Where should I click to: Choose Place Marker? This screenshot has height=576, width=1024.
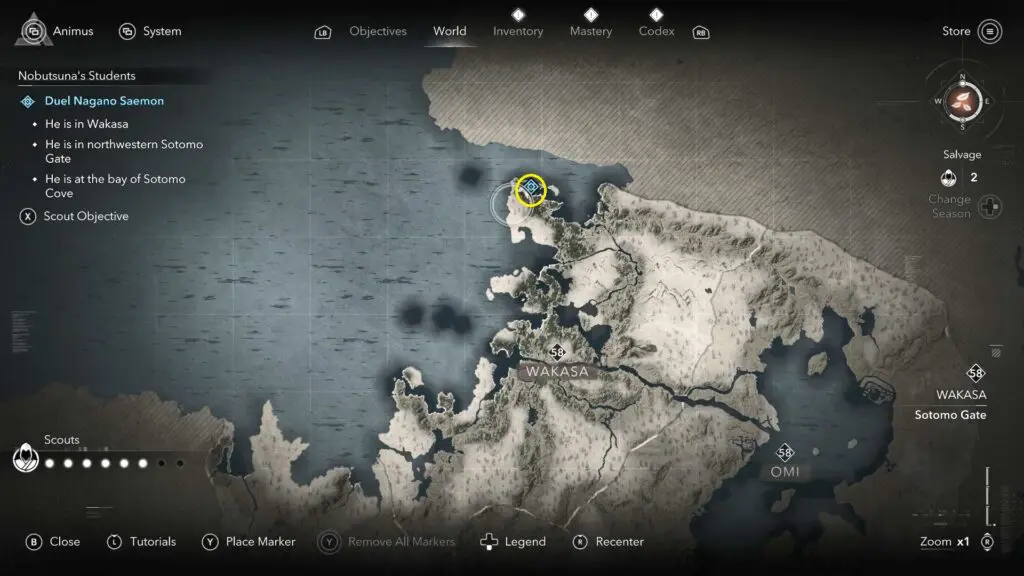click(249, 542)
